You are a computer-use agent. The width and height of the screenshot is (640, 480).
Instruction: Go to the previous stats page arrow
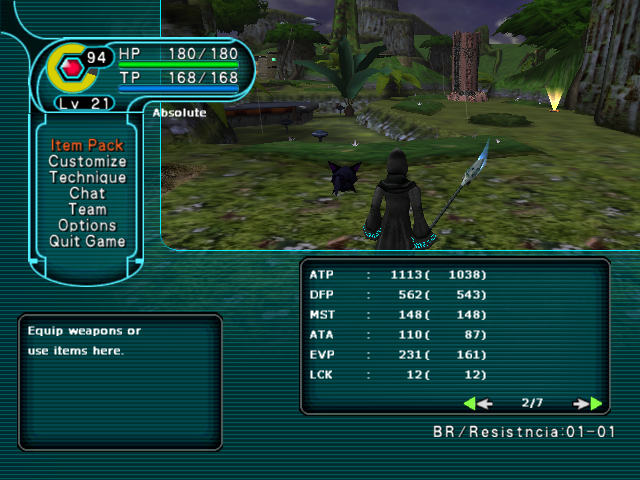477,404
